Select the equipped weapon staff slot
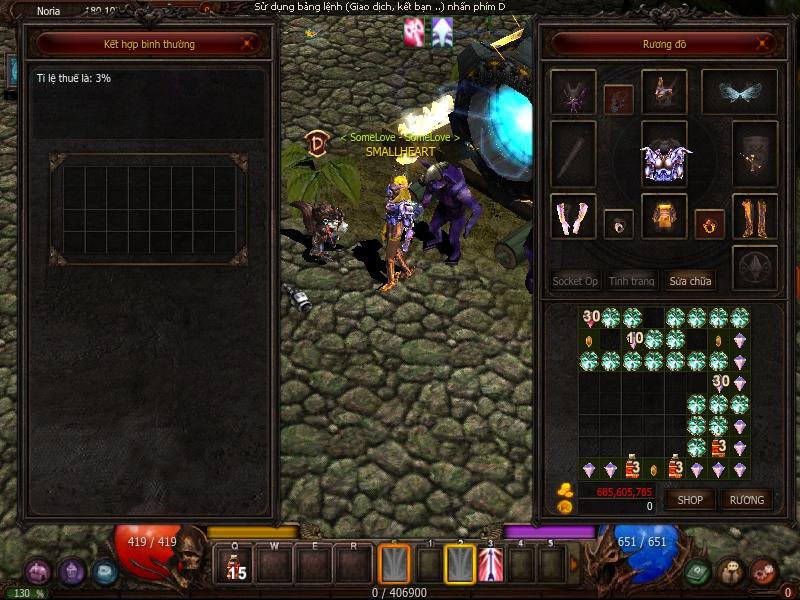This screenshot has width=800, height=600. (573, 154)
